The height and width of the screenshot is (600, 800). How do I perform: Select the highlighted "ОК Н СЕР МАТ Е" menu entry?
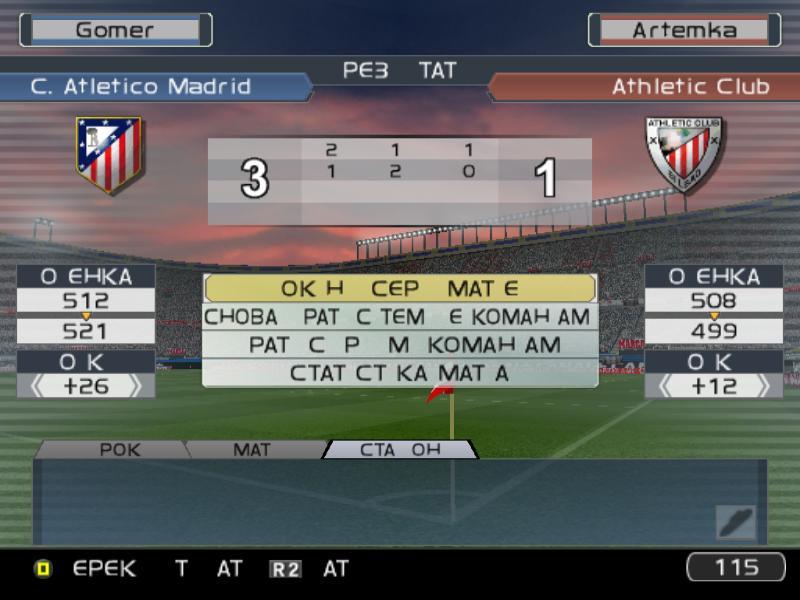coord(400,289)
